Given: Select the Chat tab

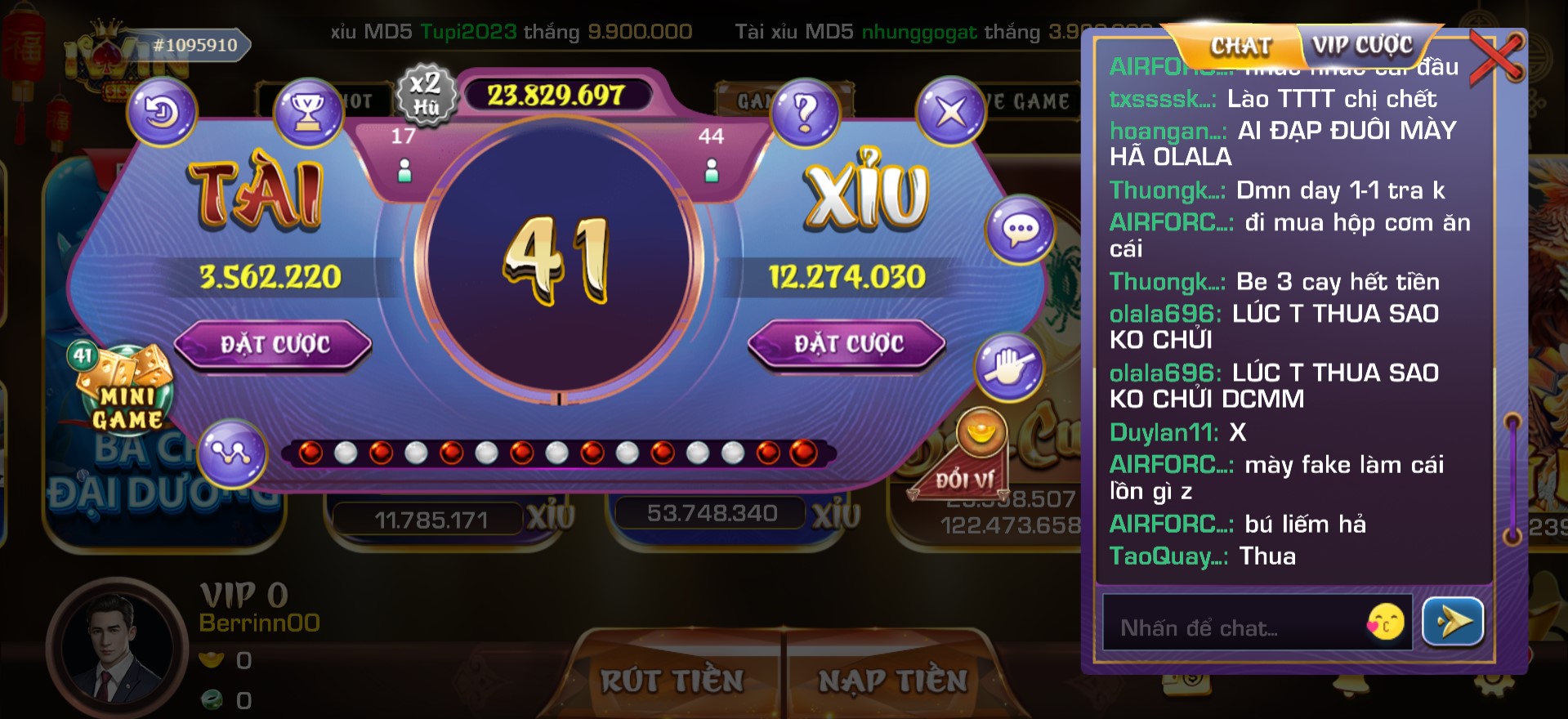Looking at the screenshot, I should coord(1240,47).
